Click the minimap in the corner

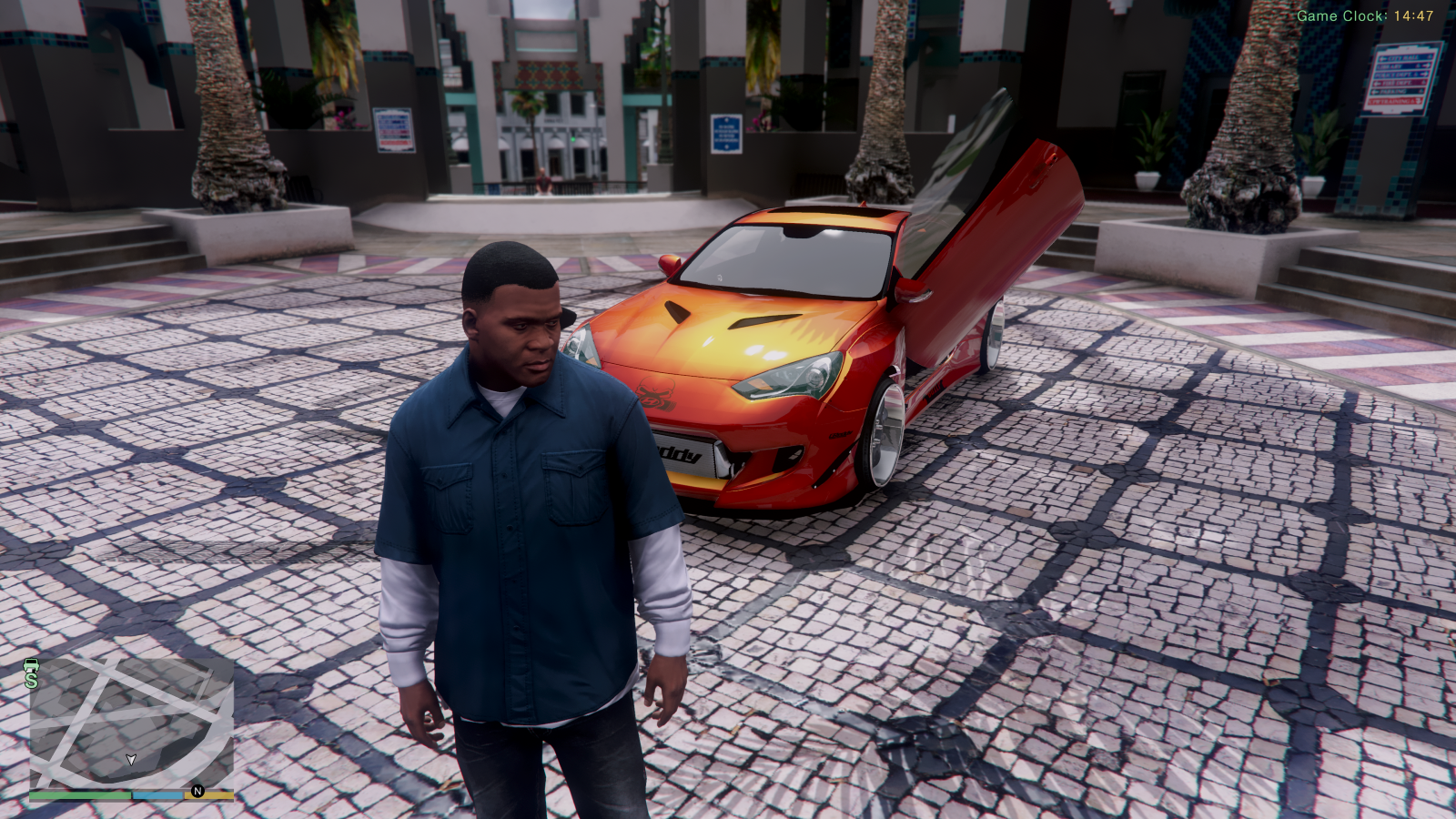click(x=131, y=723)
